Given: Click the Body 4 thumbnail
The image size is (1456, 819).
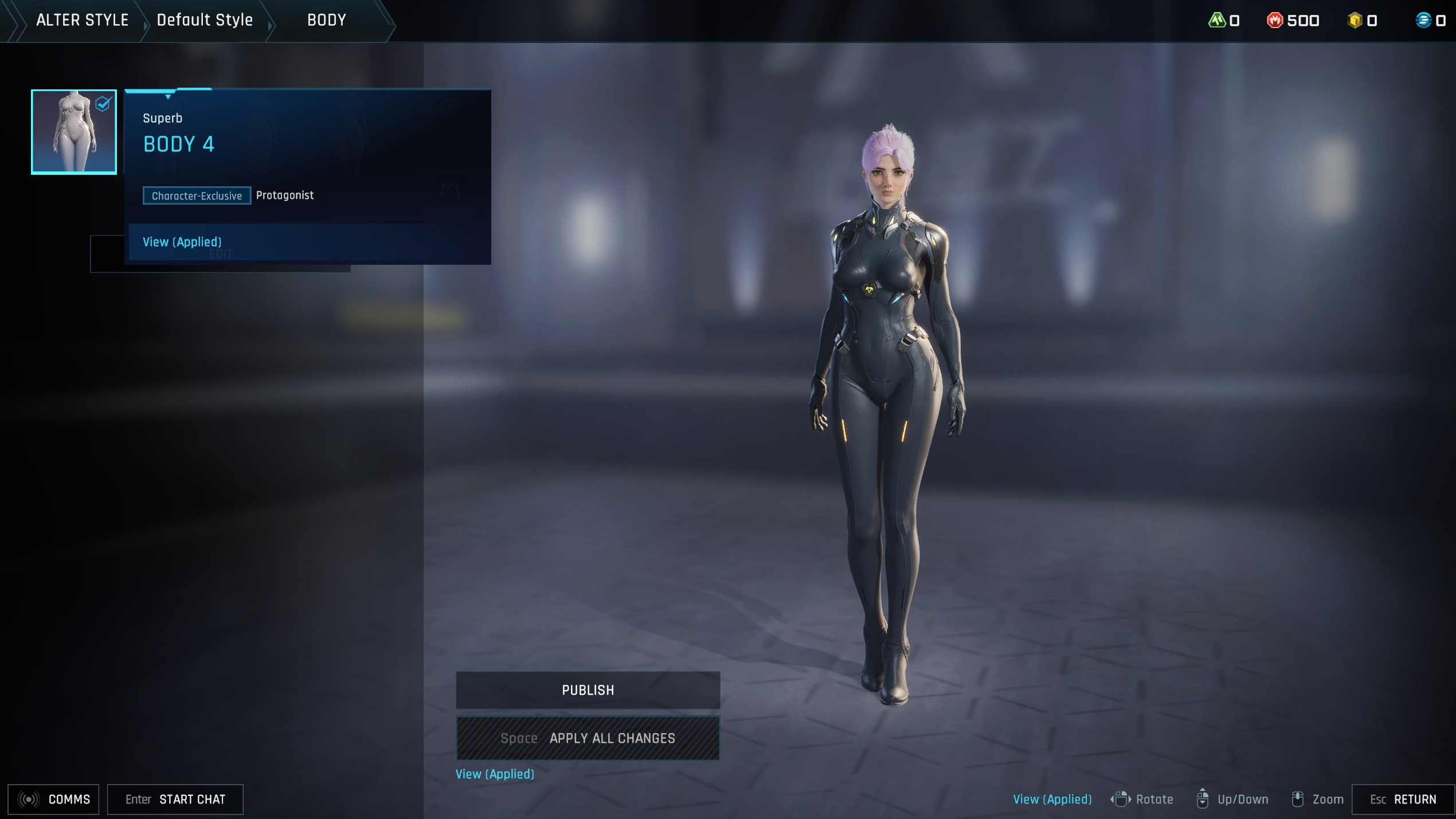Looking at the screenshot, I should 73,131.
